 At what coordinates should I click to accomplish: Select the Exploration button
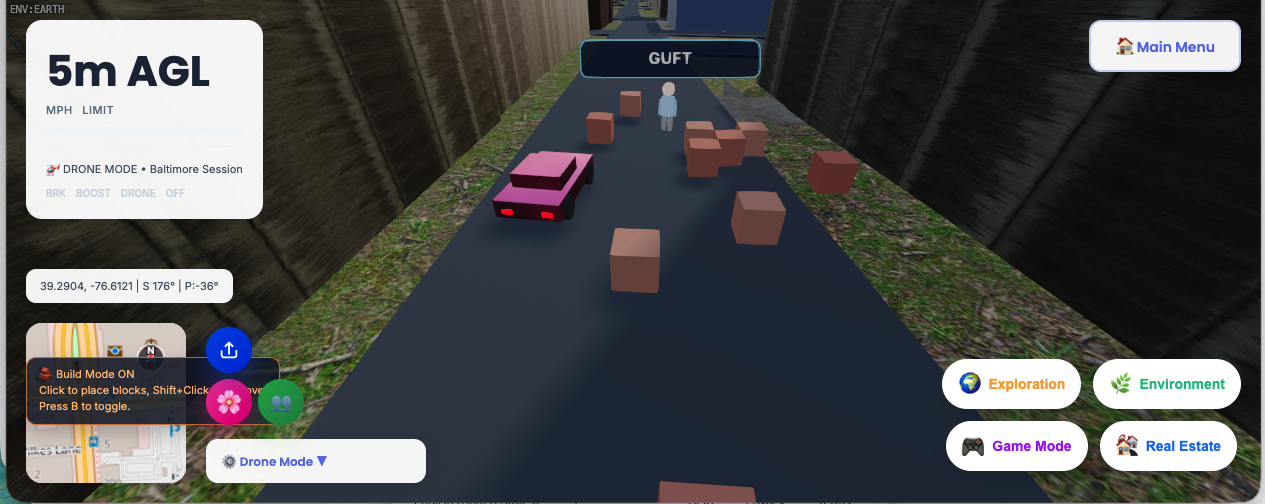click(x=1011, y=384)
